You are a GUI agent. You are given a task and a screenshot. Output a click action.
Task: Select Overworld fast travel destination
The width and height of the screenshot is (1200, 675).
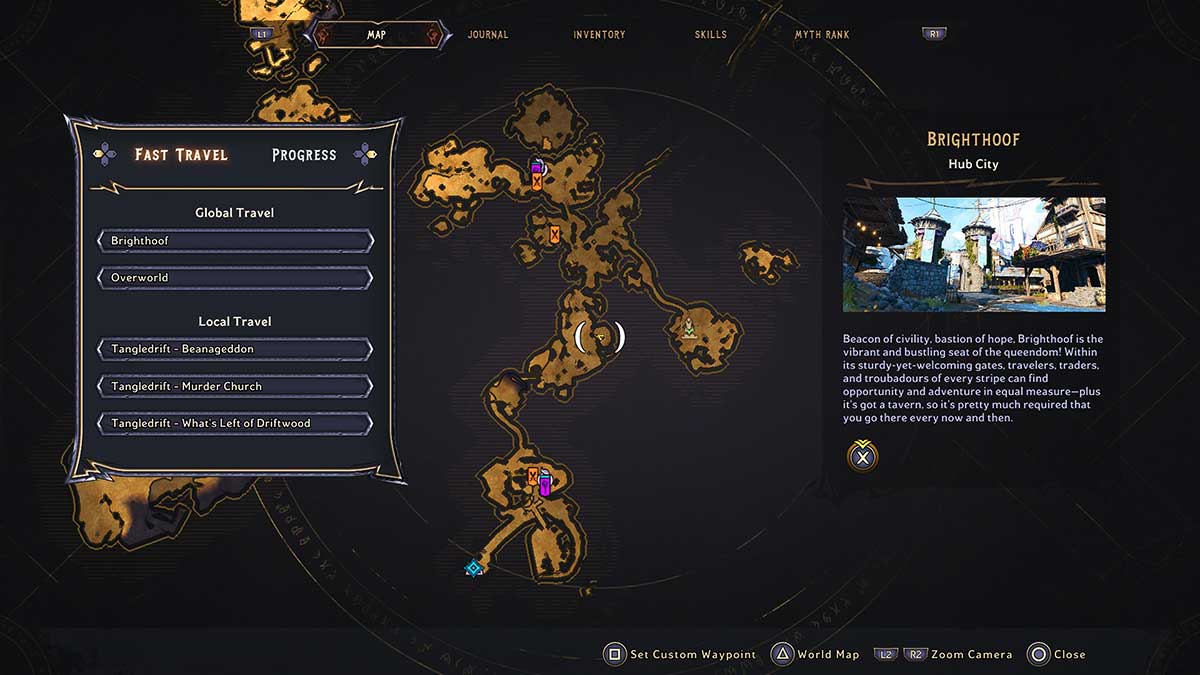pos(235,277)
